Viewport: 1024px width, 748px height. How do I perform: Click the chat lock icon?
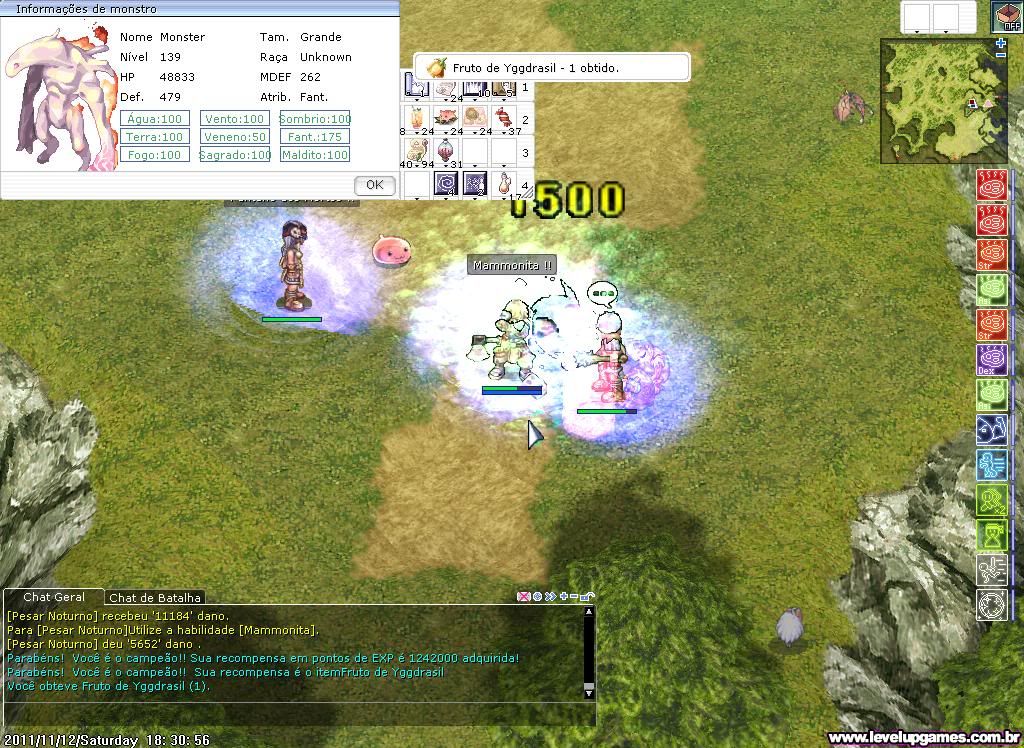[x=588, y=597]
